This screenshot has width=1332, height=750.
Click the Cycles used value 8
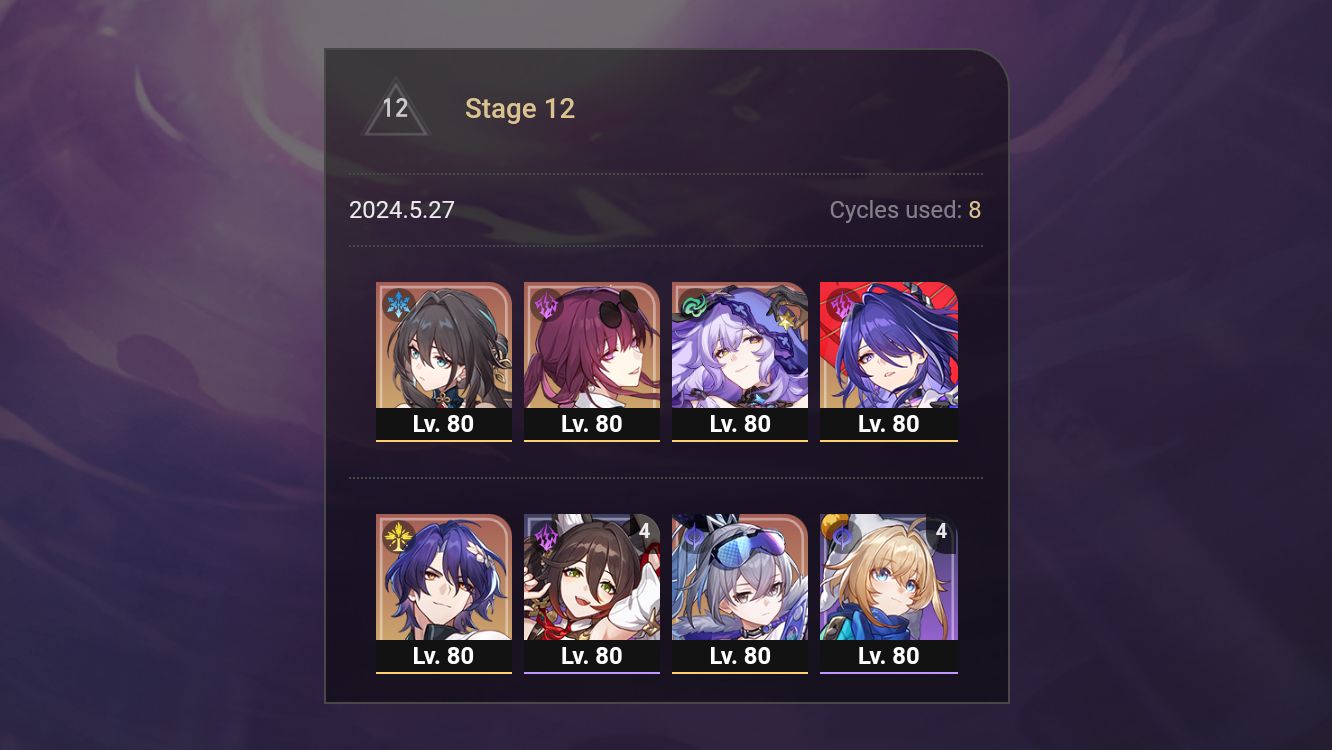point(975,210)
